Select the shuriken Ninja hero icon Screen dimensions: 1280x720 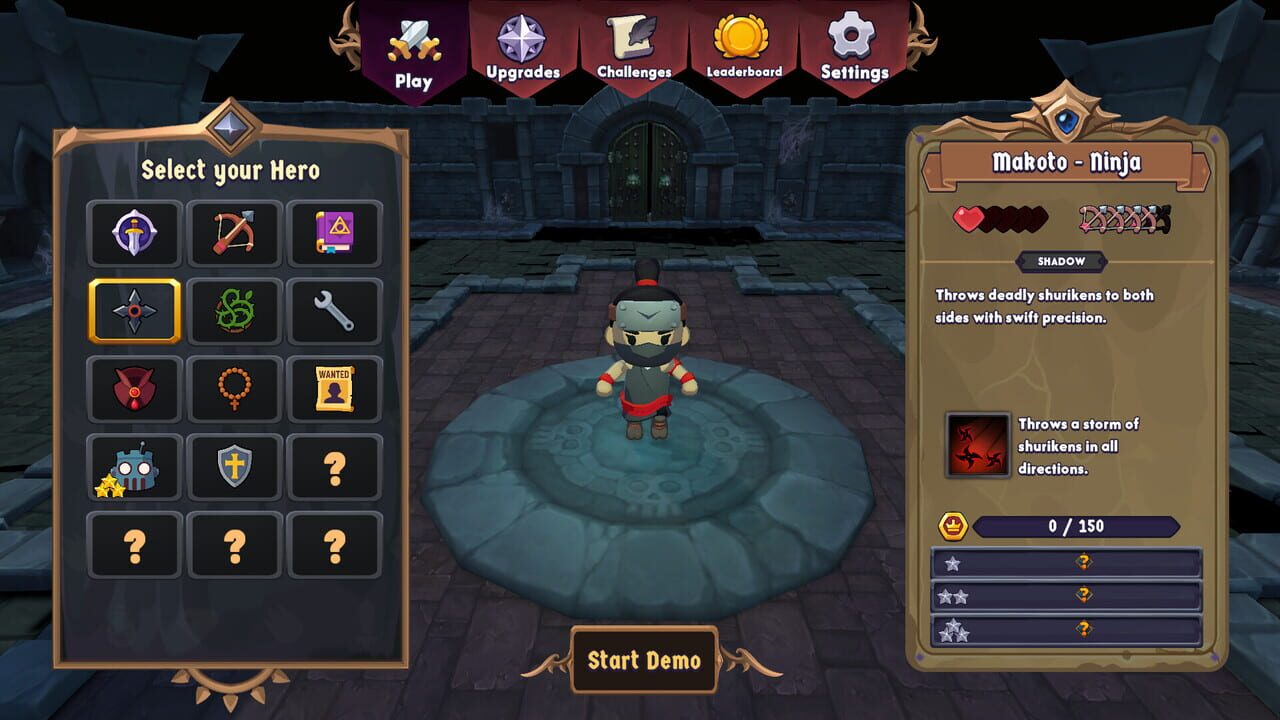[134, 311]
